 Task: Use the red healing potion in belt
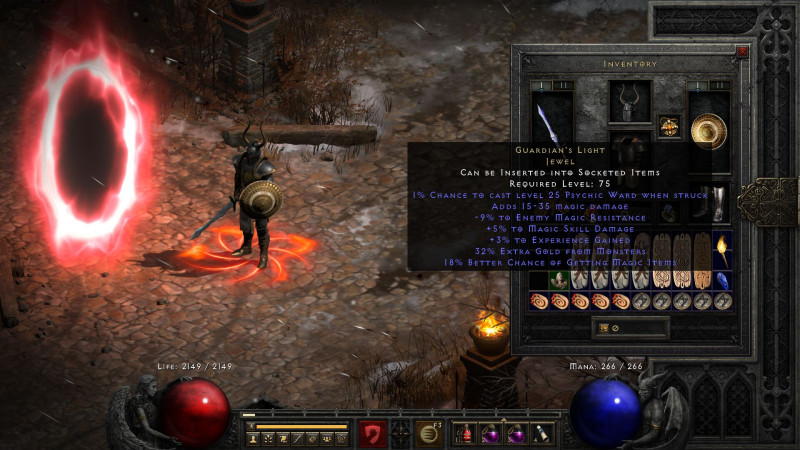(x=467, y=433)
